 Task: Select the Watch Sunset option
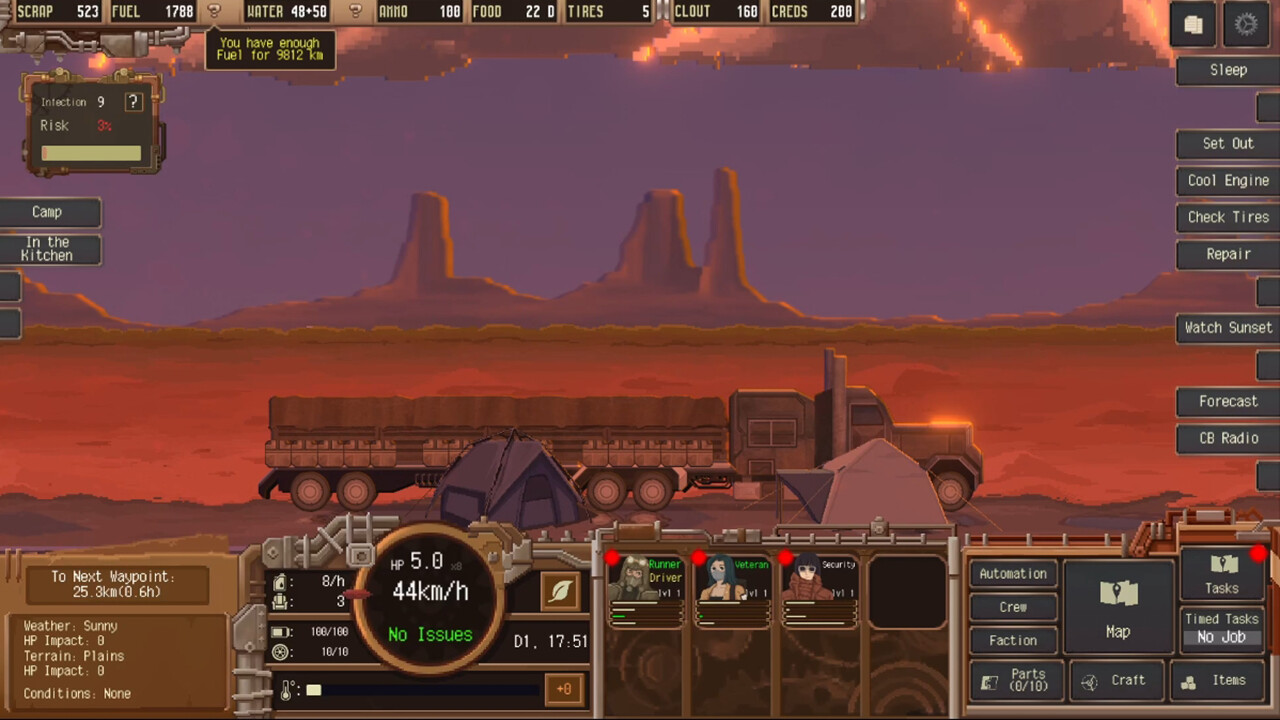pyautogui.click(x=1228, y=327)
